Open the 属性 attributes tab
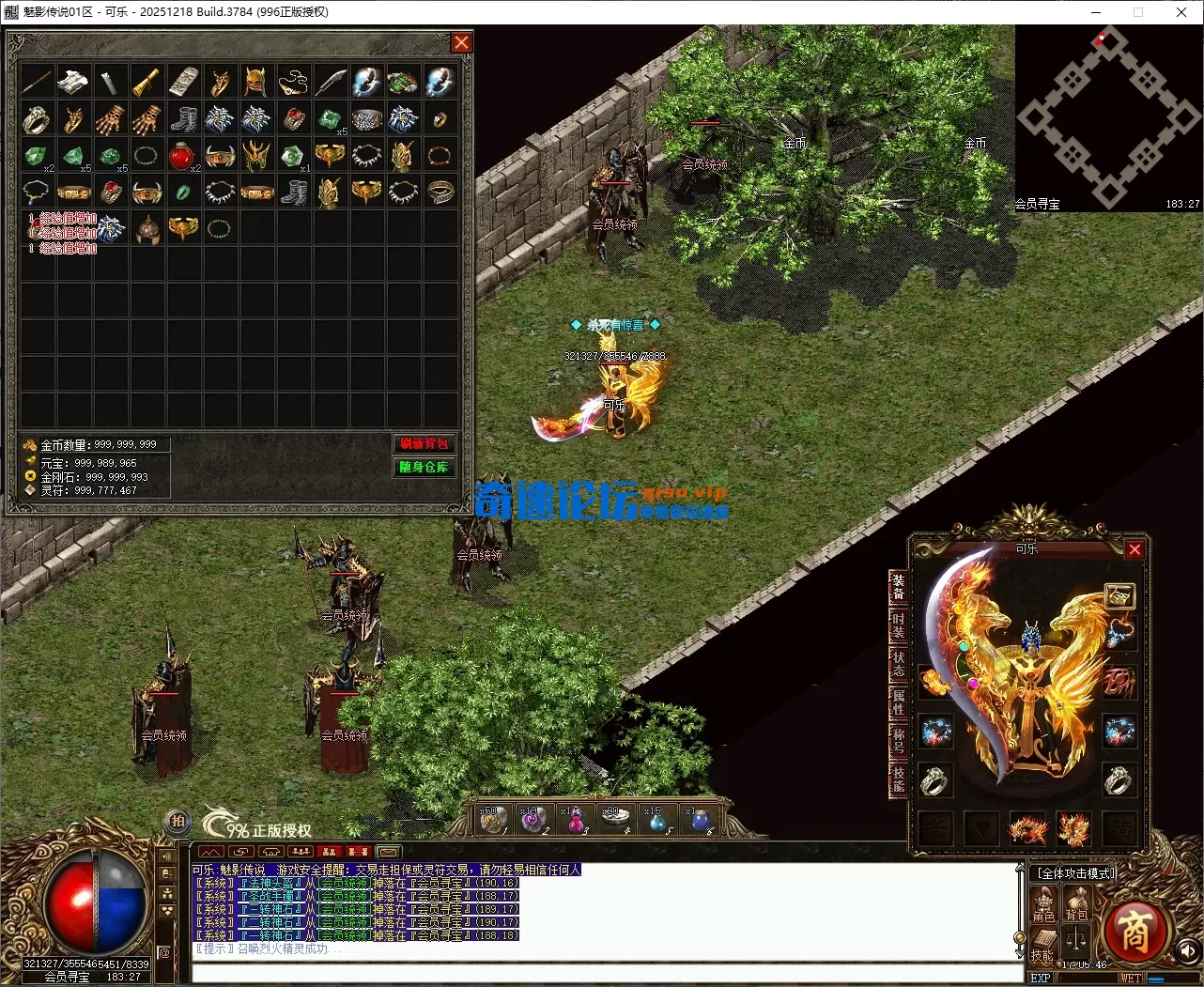Image resolution: width=1204 pixels, height=987 pixels. [898, 702]
